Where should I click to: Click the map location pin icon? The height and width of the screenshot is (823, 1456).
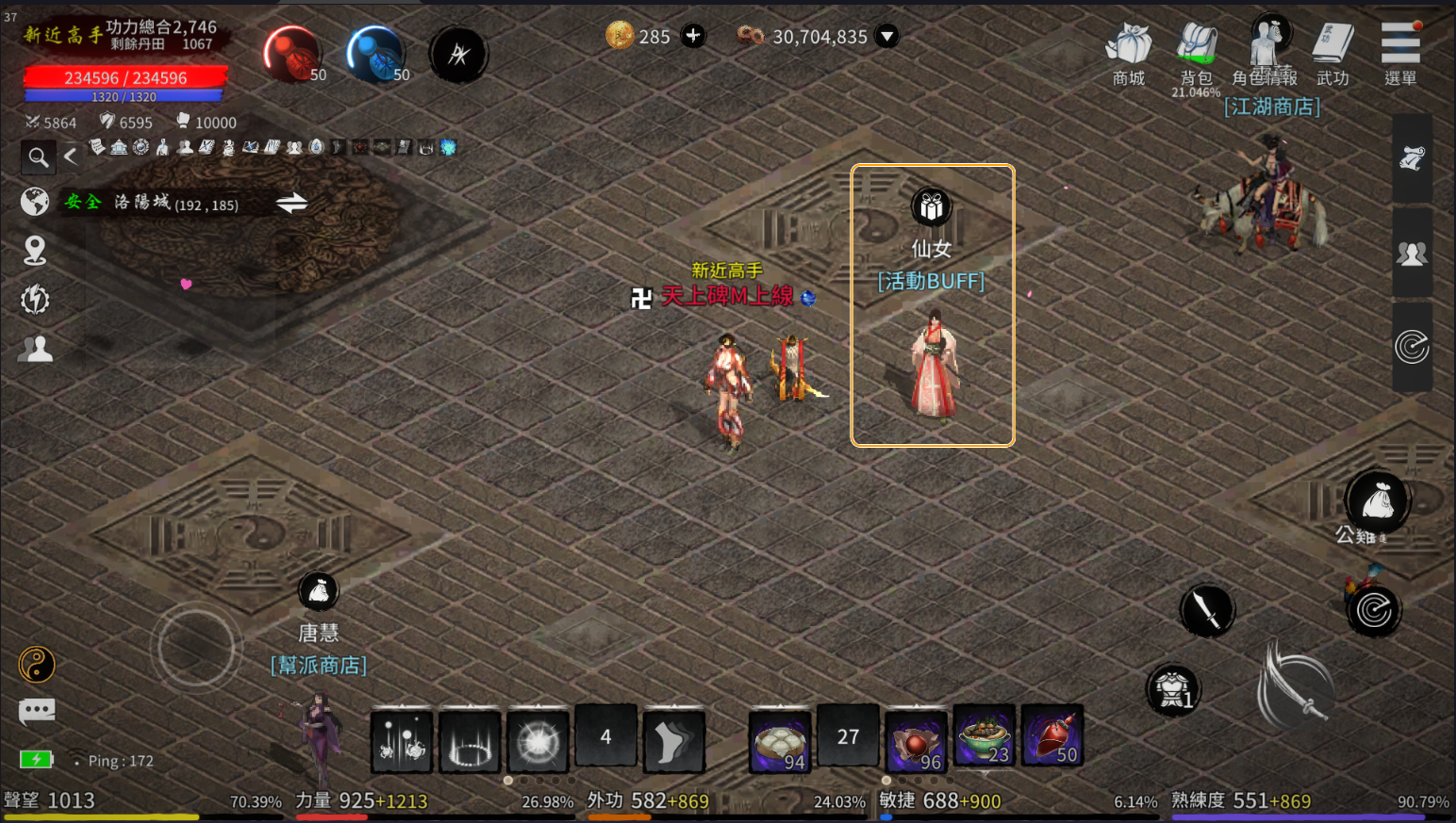(35, 251)
